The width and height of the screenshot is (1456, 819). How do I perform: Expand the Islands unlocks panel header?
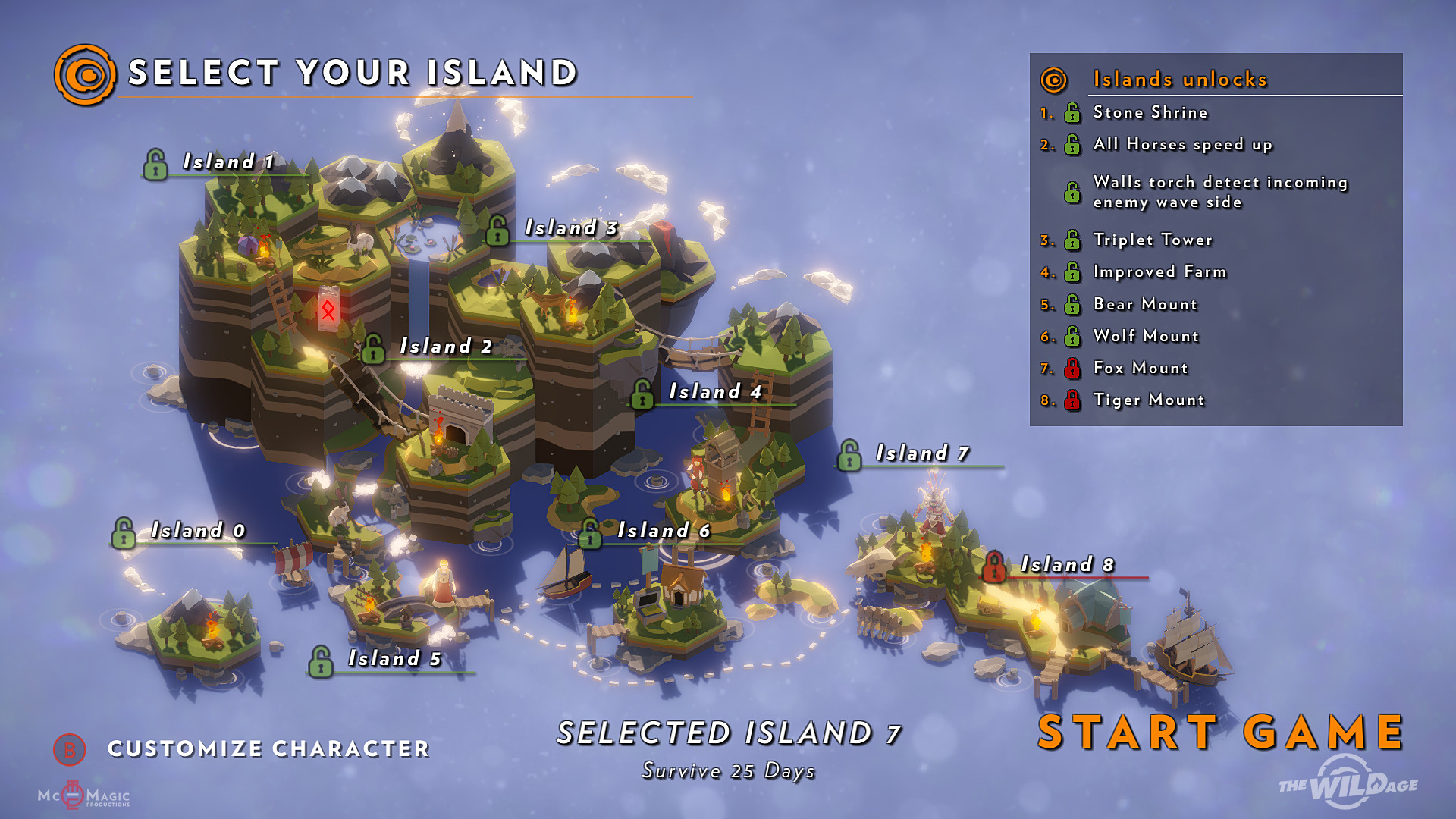click(x=1179, y=79)
